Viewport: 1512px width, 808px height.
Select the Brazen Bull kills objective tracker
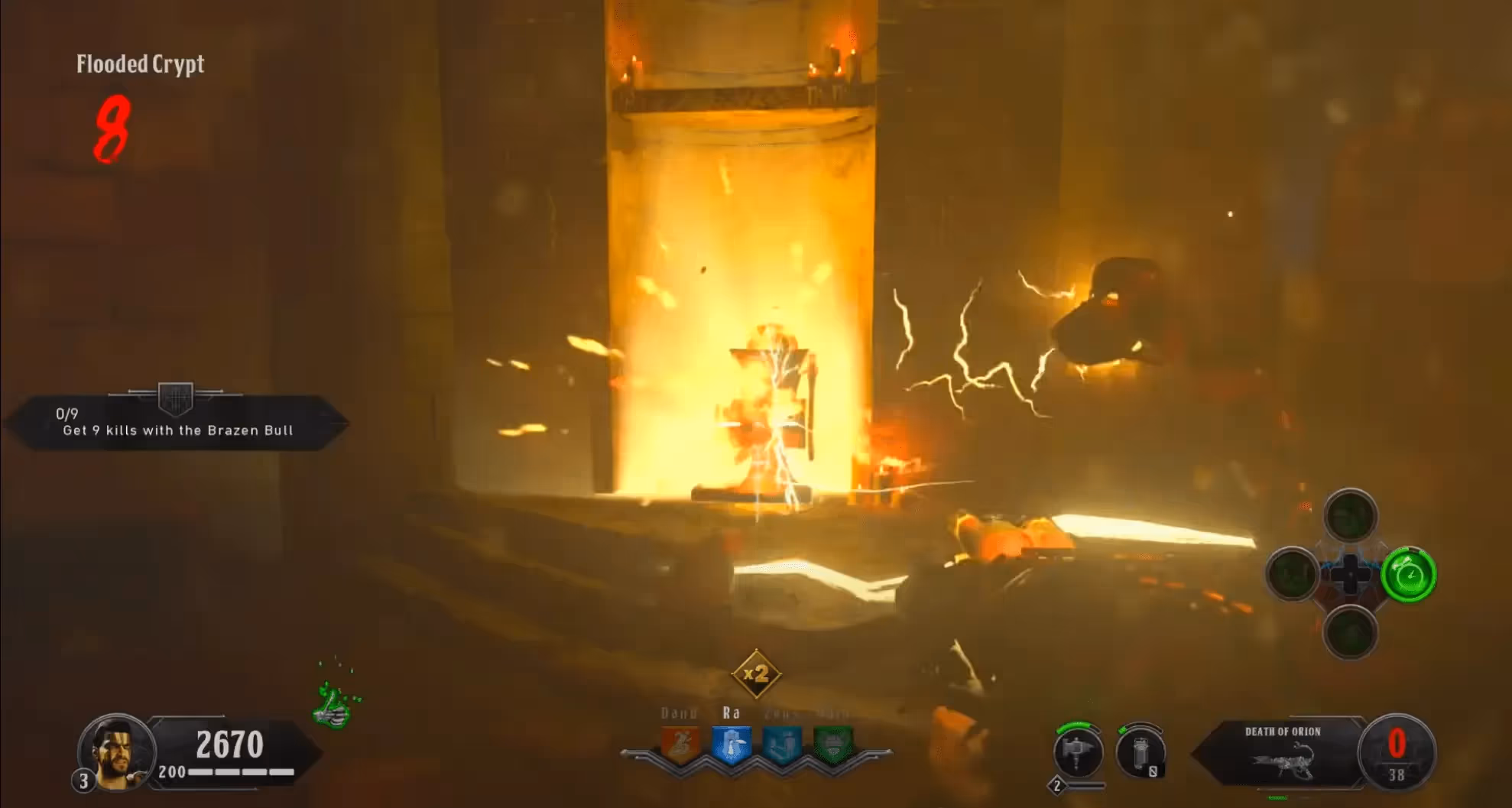pyautogui.click(x=177, y=423)
